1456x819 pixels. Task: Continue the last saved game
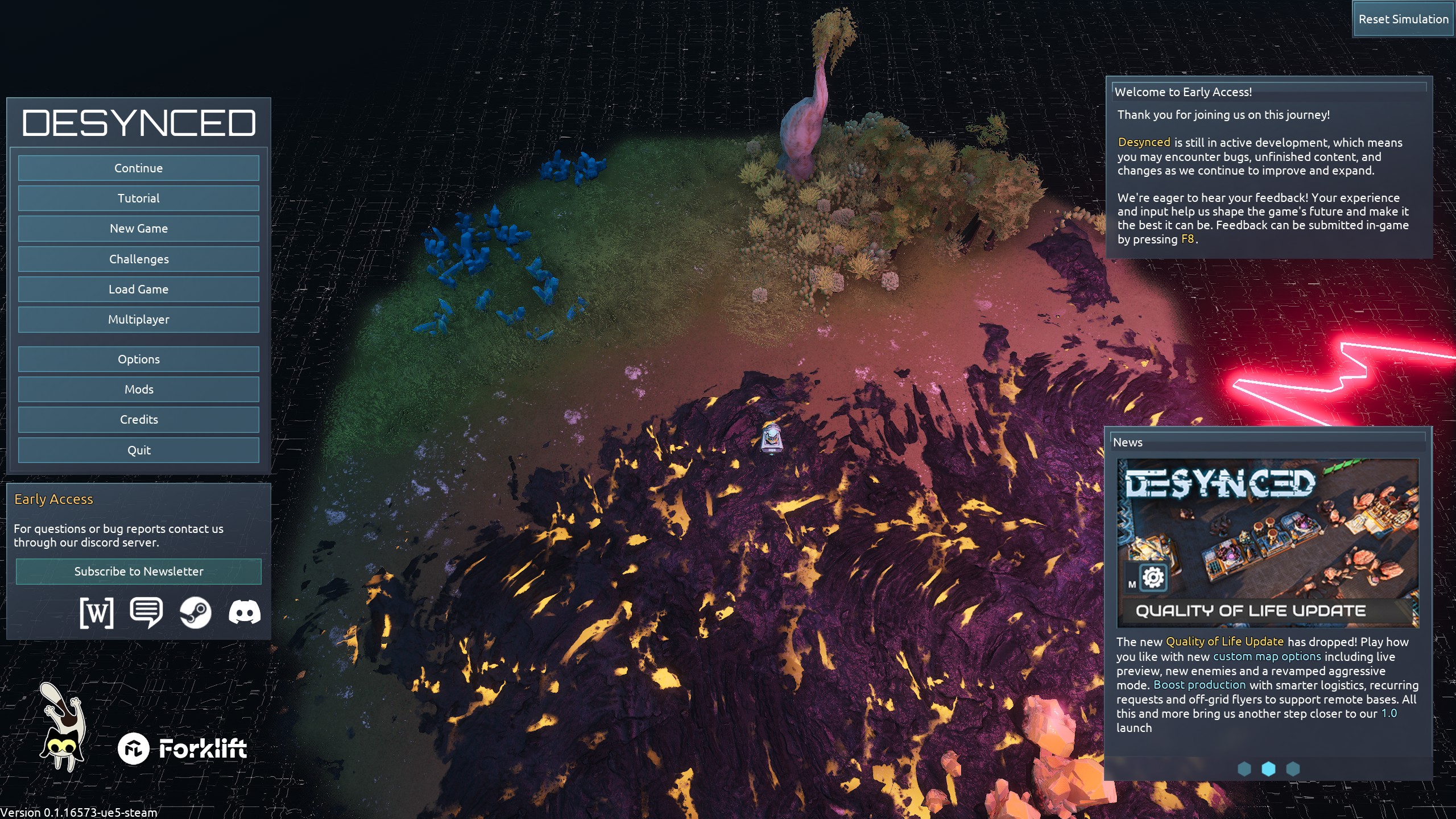tap(138, 168)
